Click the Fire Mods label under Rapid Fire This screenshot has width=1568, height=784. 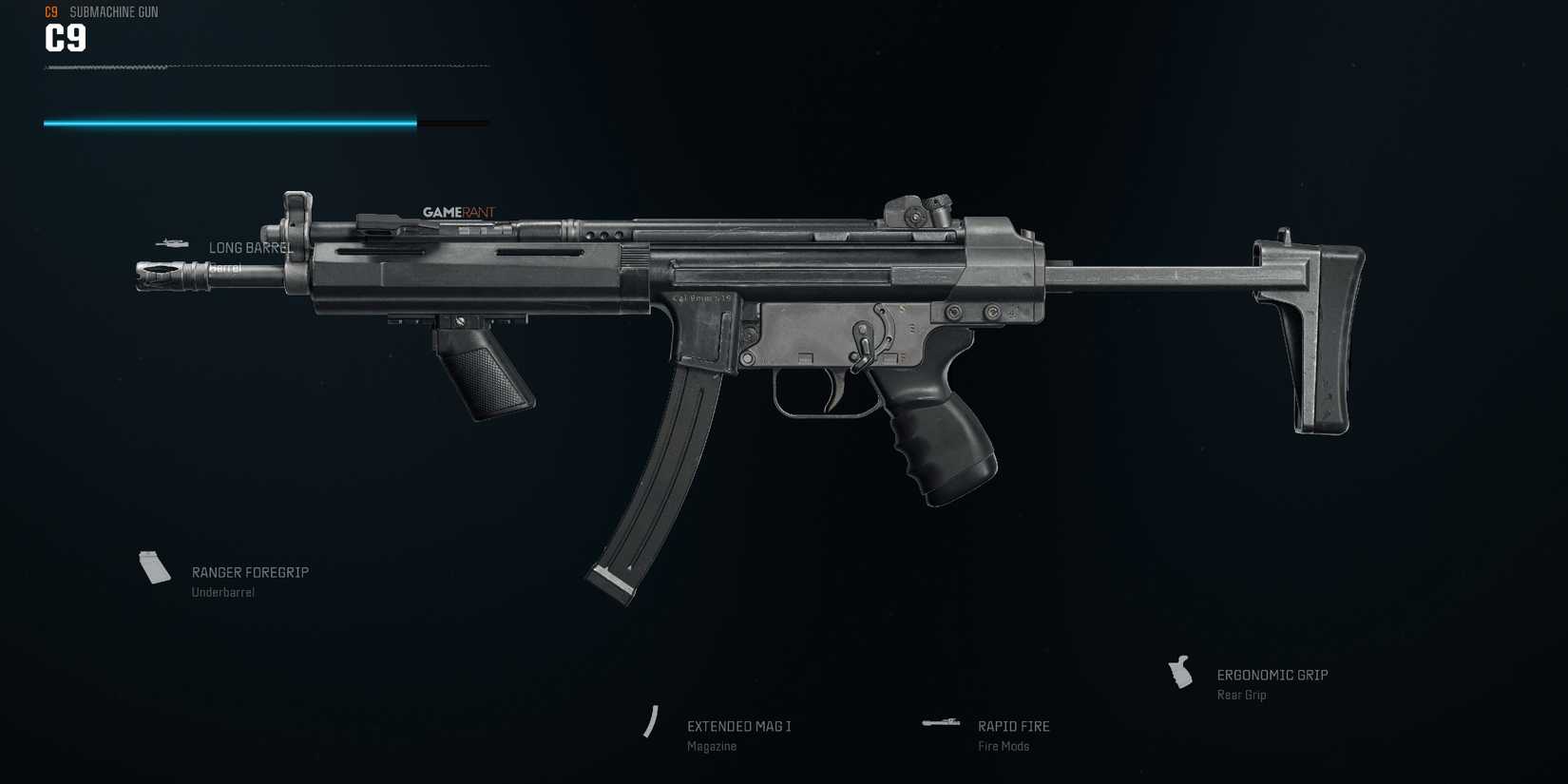1004,746
